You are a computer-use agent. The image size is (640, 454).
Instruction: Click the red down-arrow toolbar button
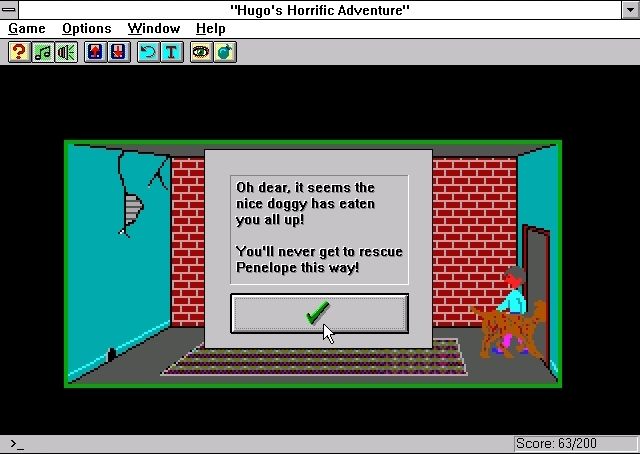(120, 52)
